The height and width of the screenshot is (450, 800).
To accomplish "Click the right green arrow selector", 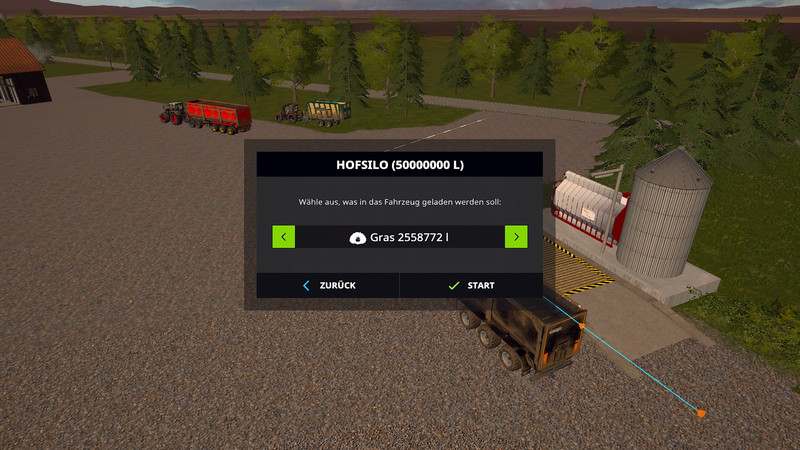I will click(516, 237).
